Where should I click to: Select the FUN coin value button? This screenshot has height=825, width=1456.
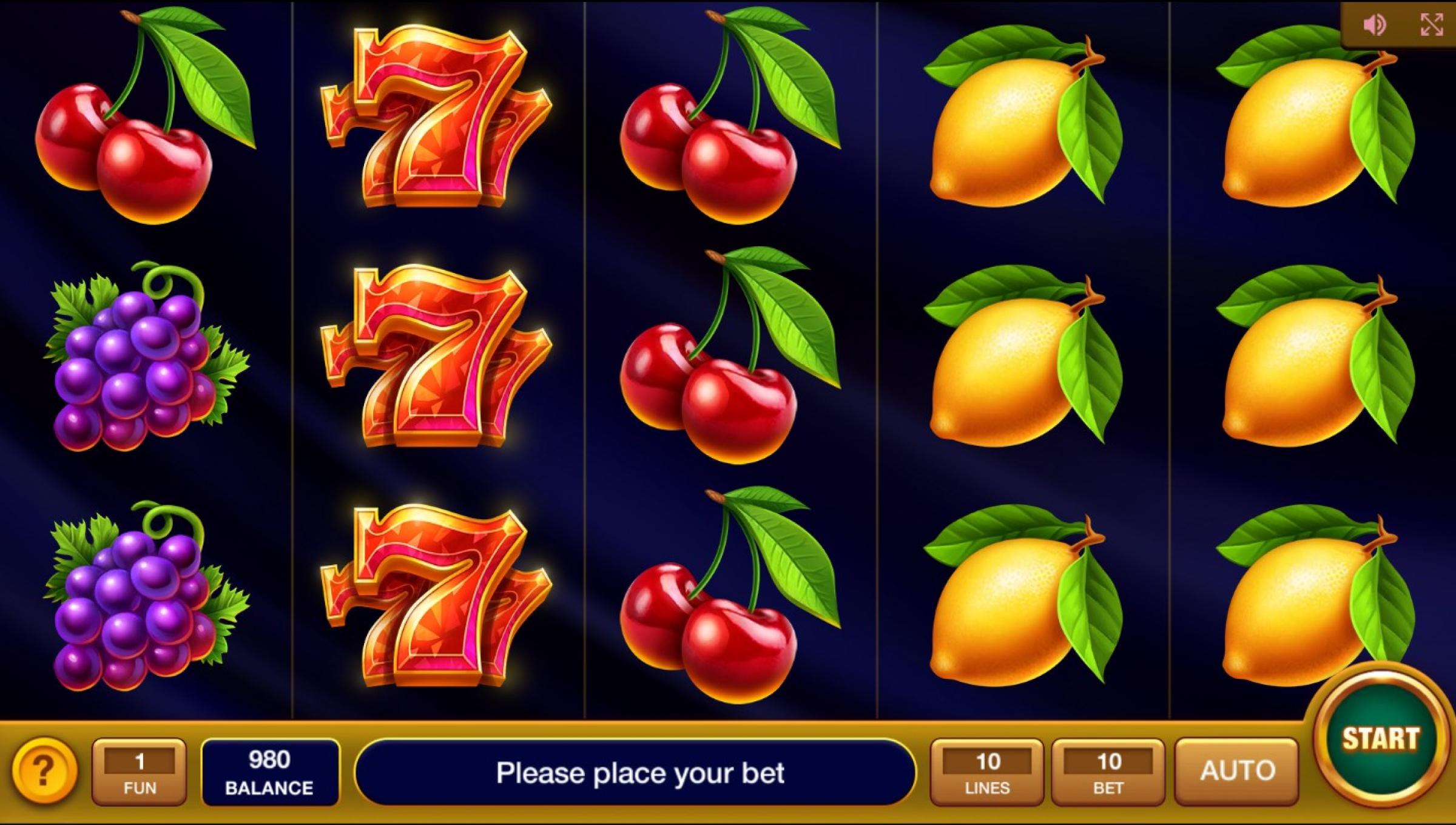[x=140, y=772]
